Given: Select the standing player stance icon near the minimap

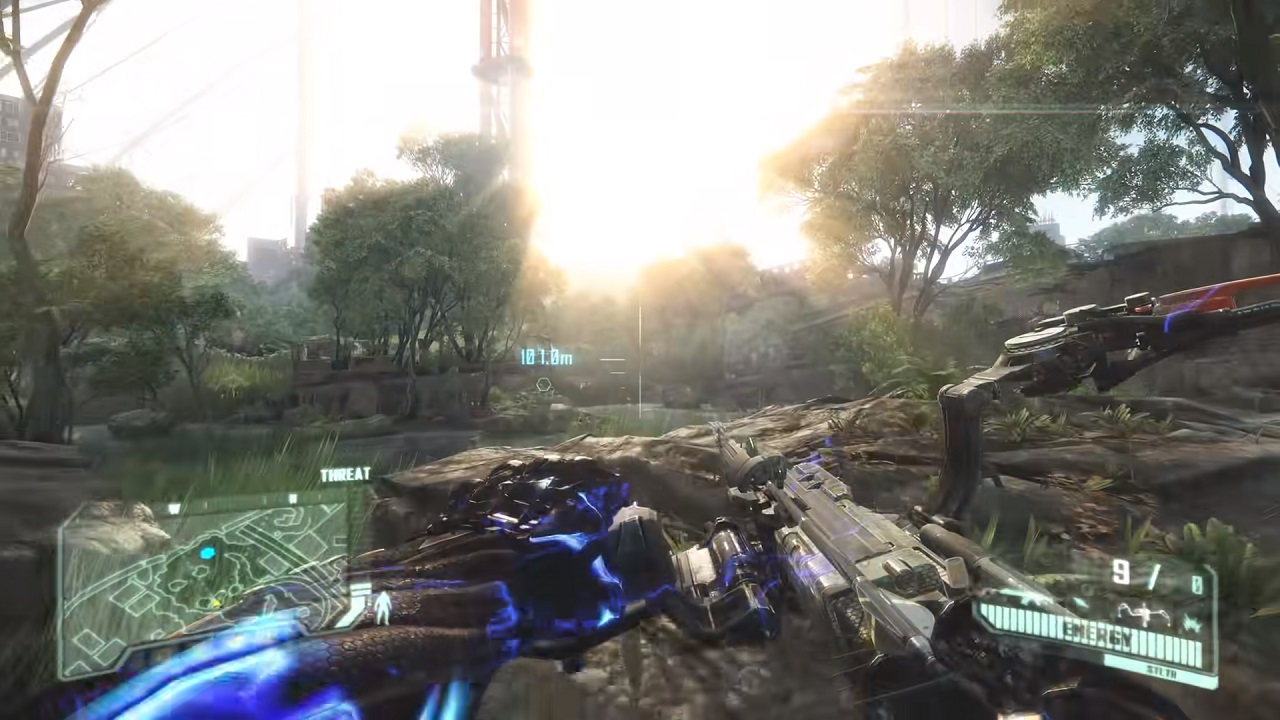Looking at the screenshot, I should point(383,607).
